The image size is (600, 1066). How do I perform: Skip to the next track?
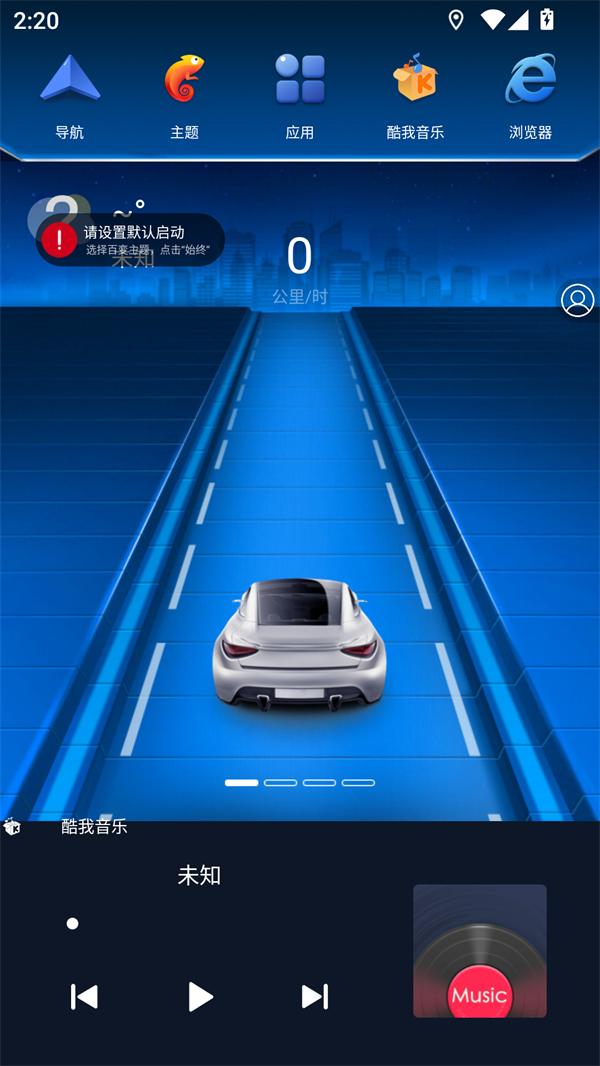315,996
